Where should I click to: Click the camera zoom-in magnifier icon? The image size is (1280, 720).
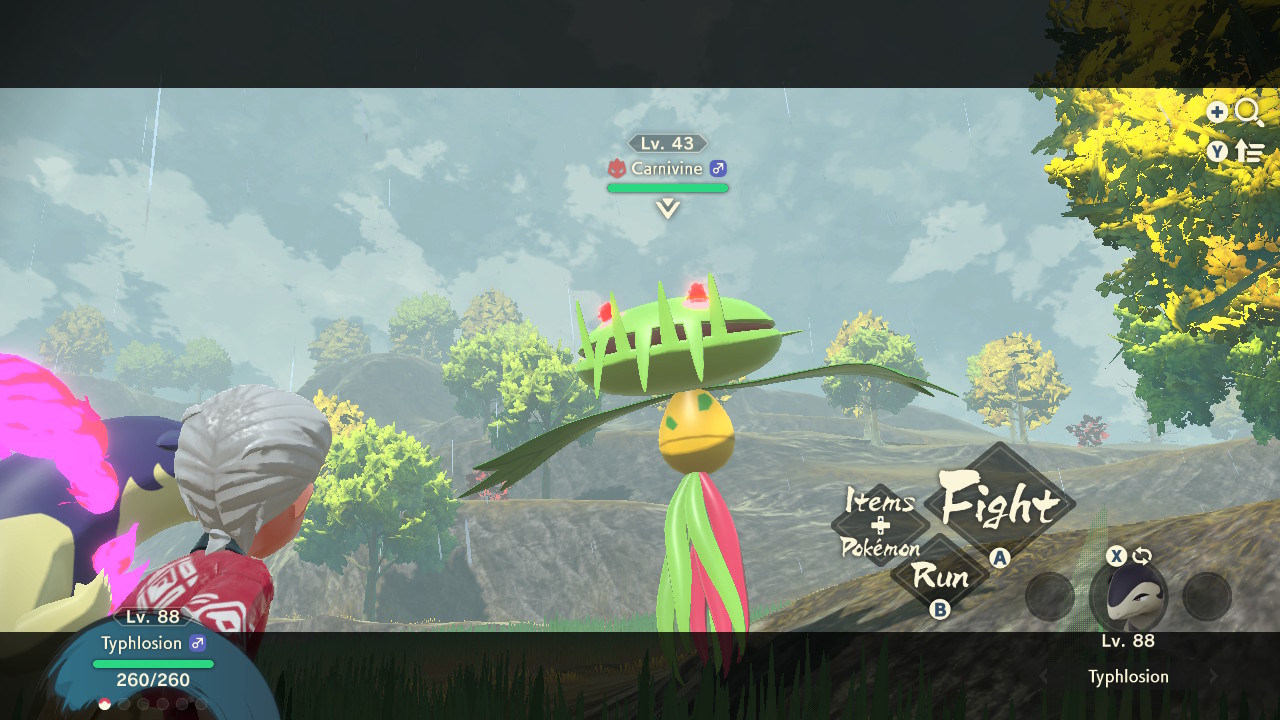click(x=1247, y=112)
